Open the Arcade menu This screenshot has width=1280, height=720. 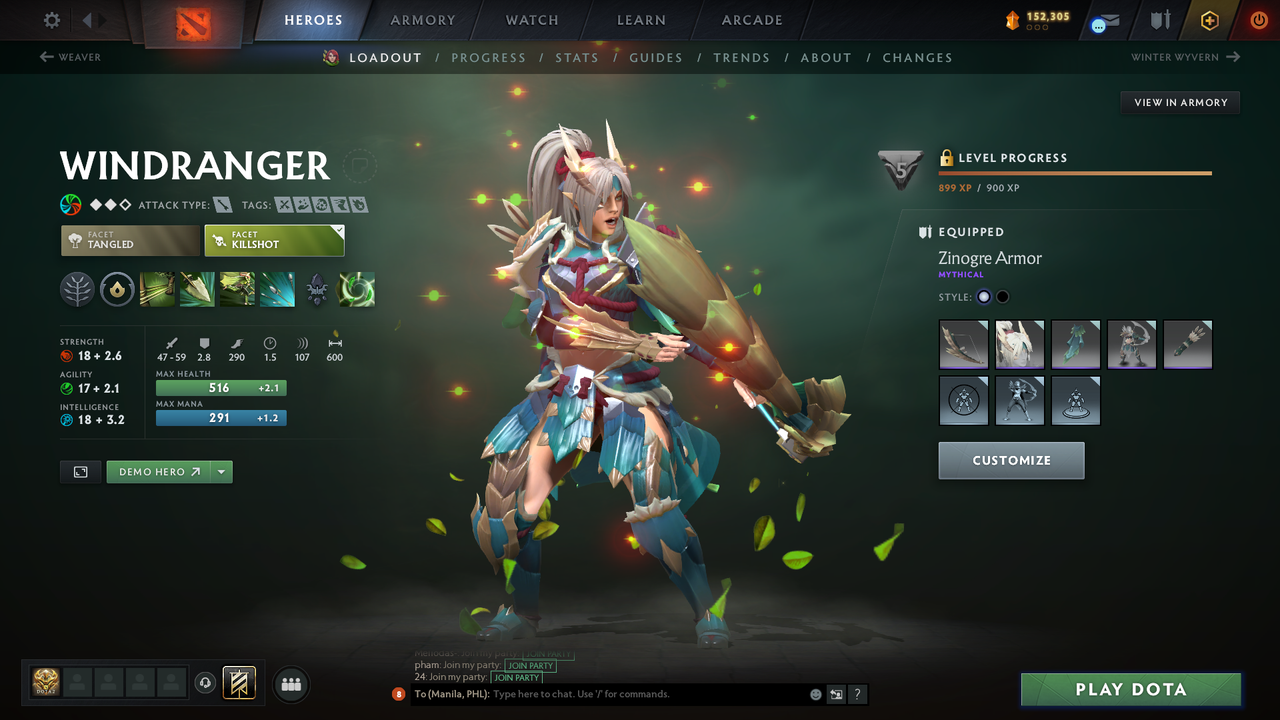coord(751,19)
